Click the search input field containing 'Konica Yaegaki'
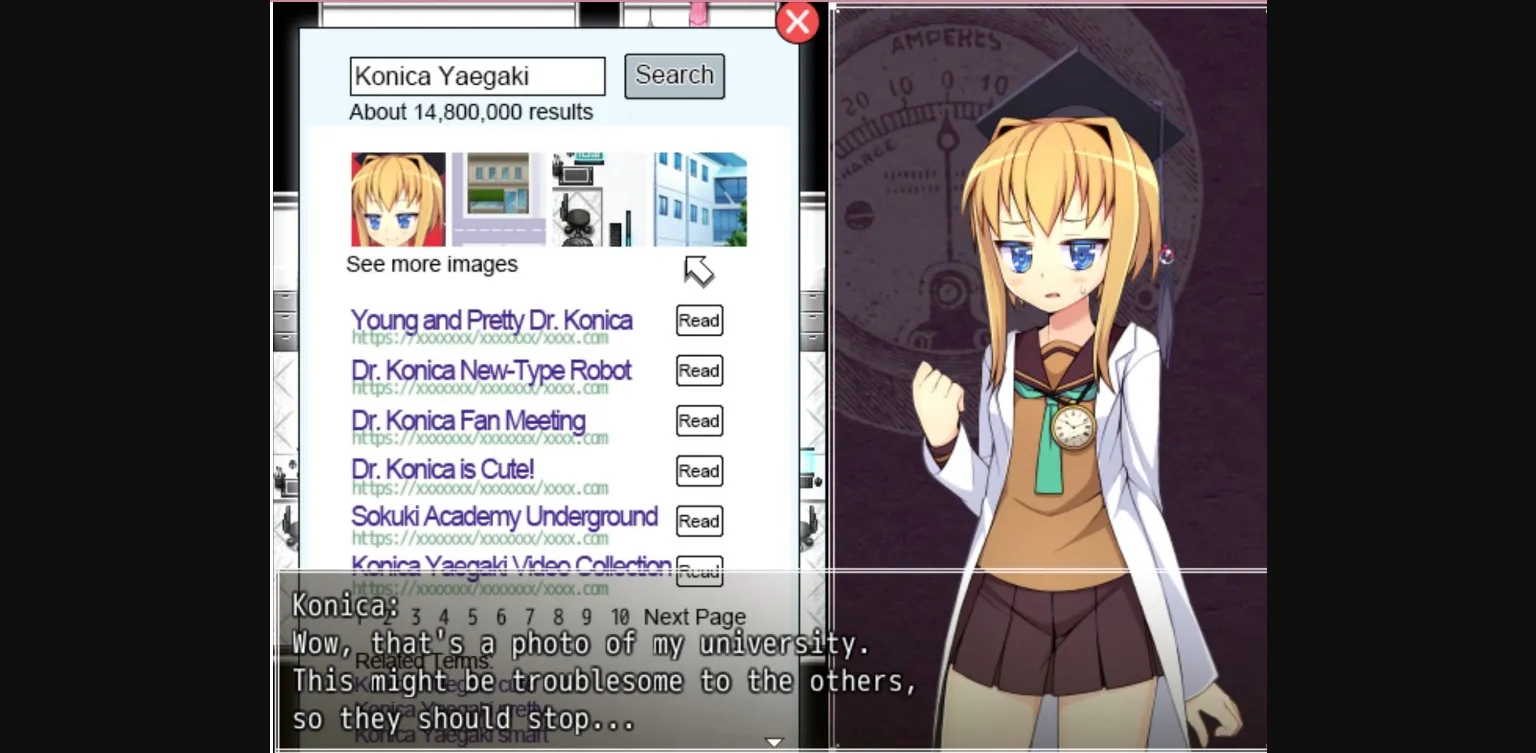Image resolution: width=1536 pixels, height=753 pixels. tap(477, 76)
